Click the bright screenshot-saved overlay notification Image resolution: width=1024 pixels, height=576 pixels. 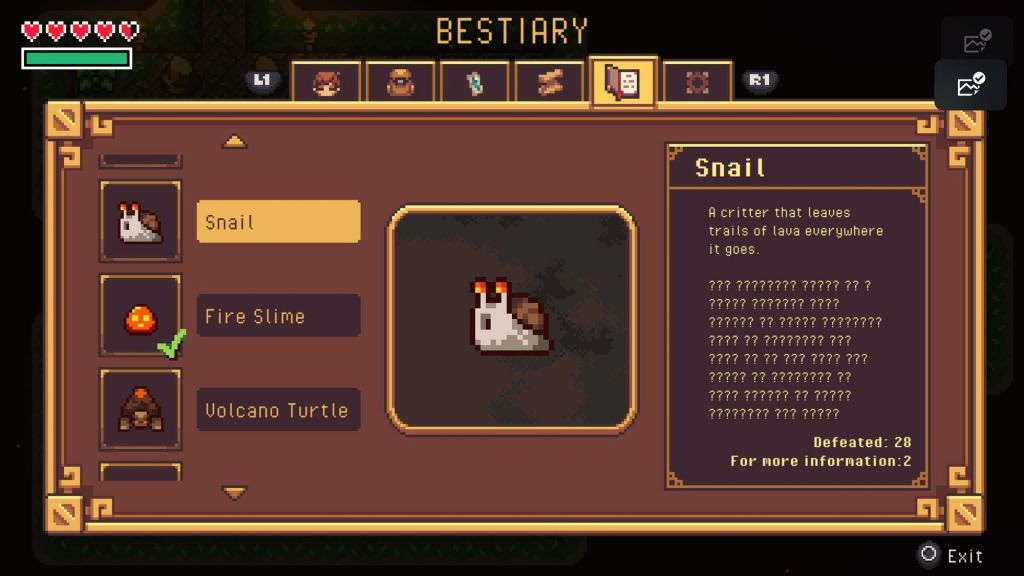point(970,85)
